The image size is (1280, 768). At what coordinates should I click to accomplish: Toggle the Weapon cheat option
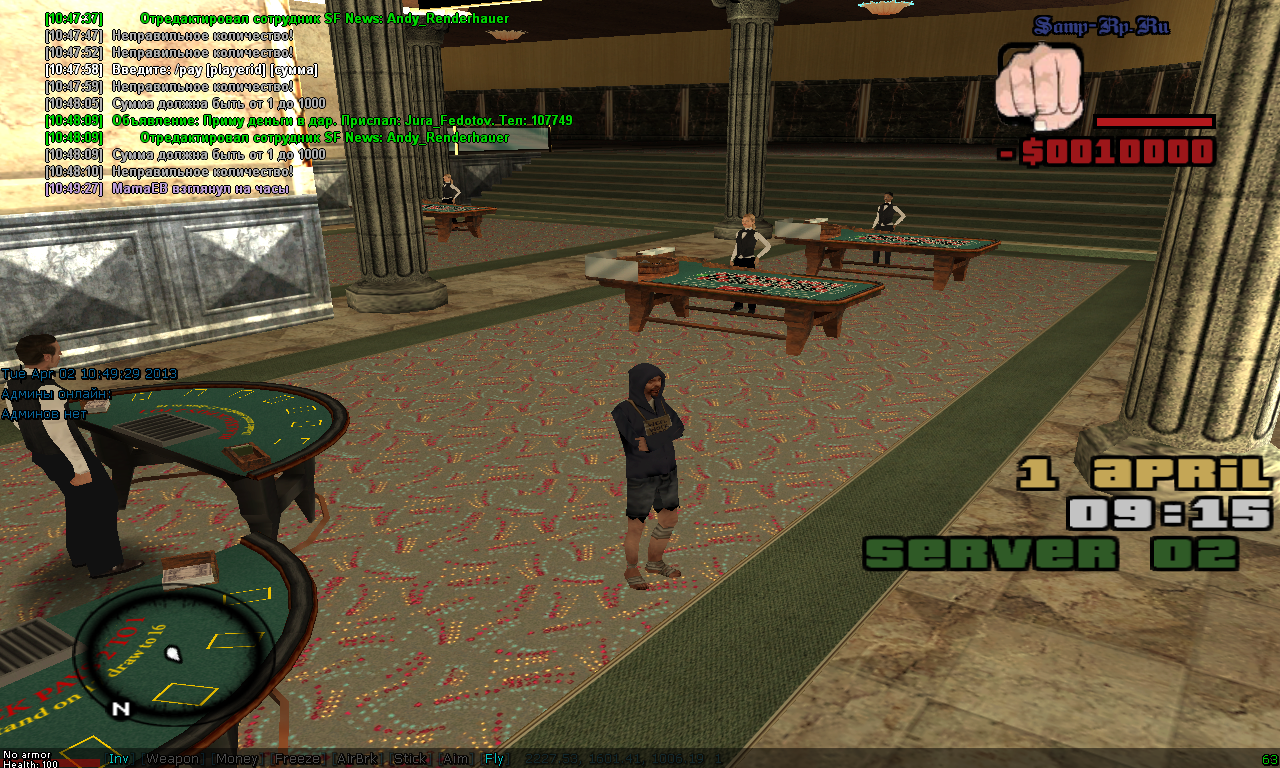[x=172, y=759]
